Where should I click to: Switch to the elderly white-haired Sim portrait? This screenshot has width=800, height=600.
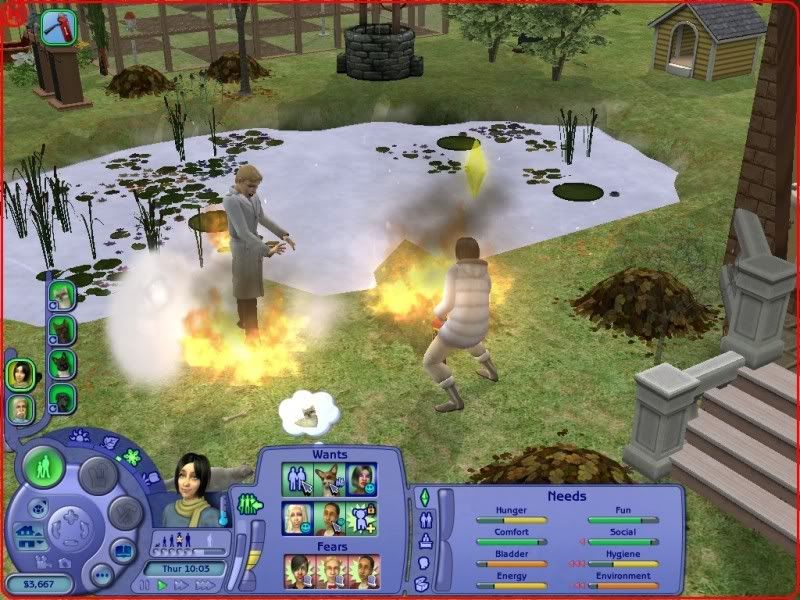pyautogui.click(x=20, y=409)
